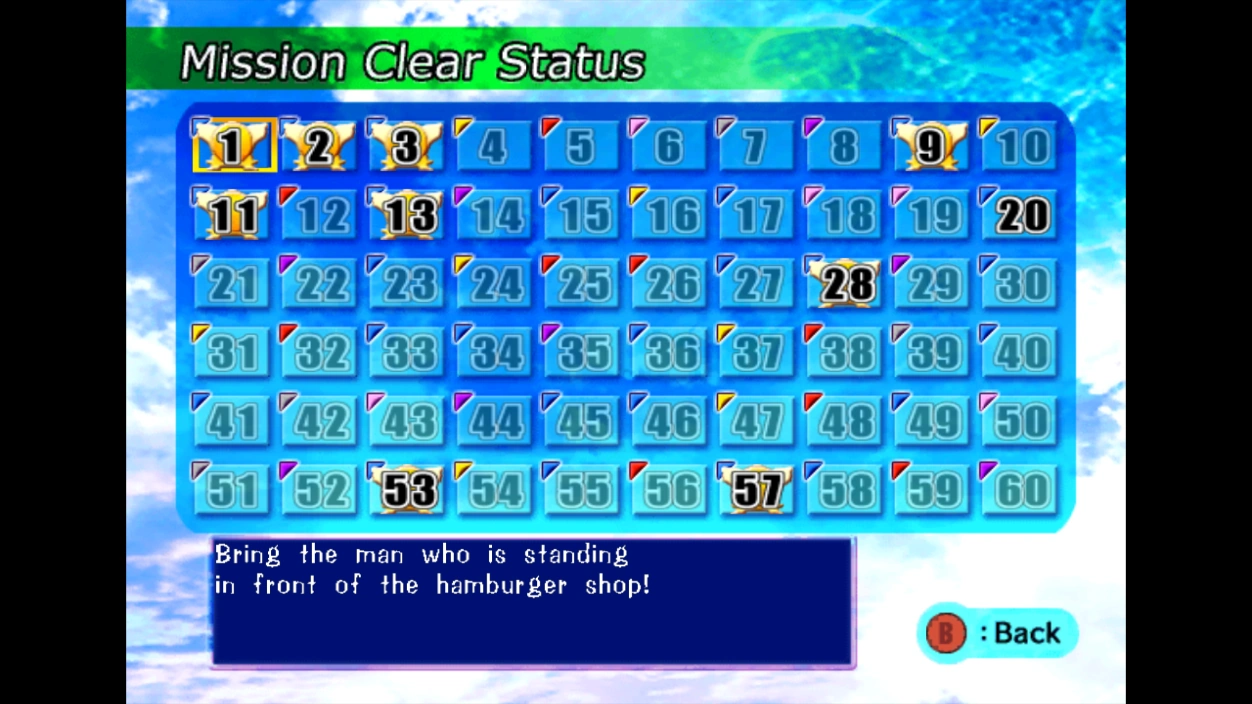Choose mission 31 tile

(232, 352)
